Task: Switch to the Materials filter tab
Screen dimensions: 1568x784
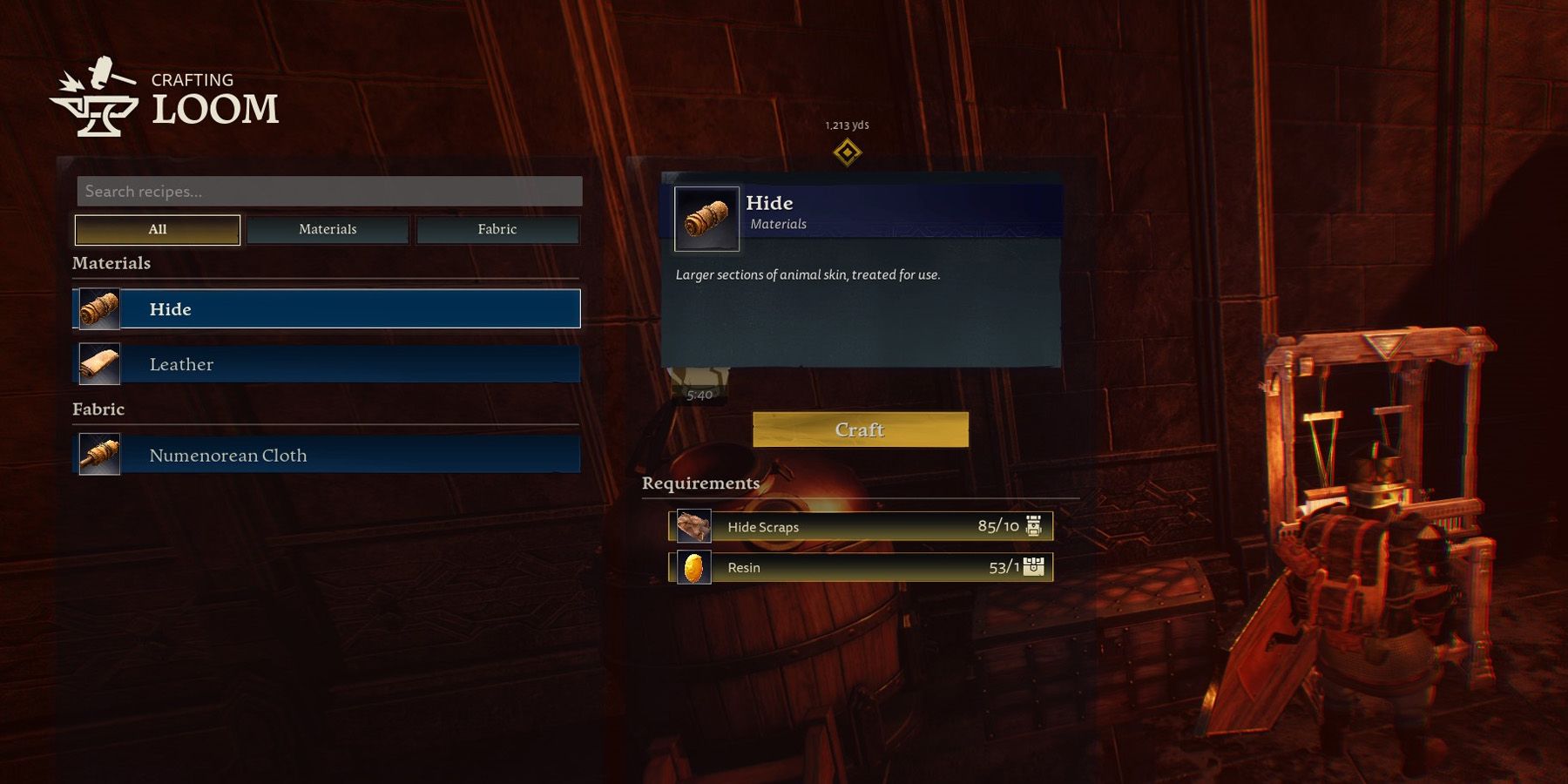Action: click(328, 229)
